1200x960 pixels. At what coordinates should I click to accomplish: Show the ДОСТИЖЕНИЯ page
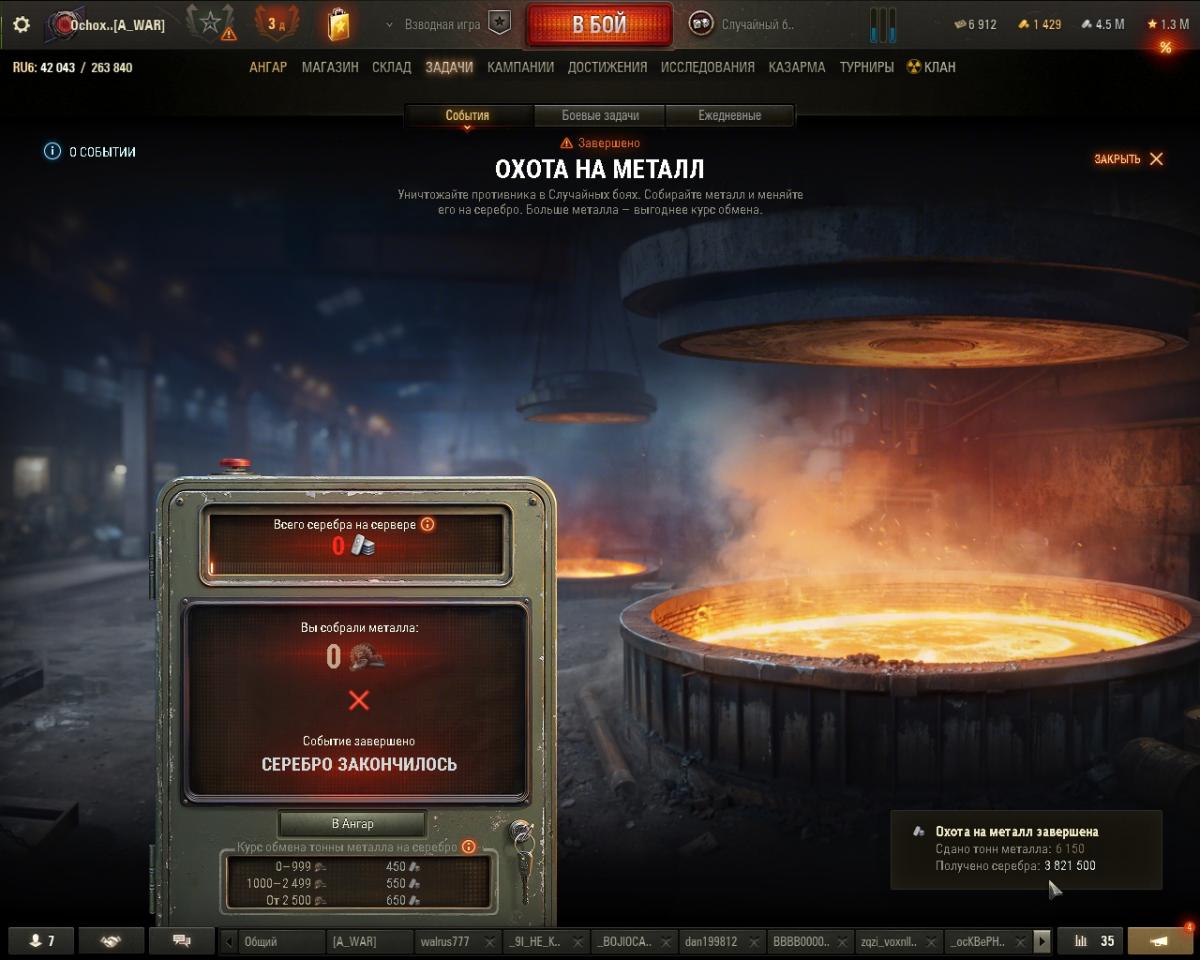[x=607, y=67]
